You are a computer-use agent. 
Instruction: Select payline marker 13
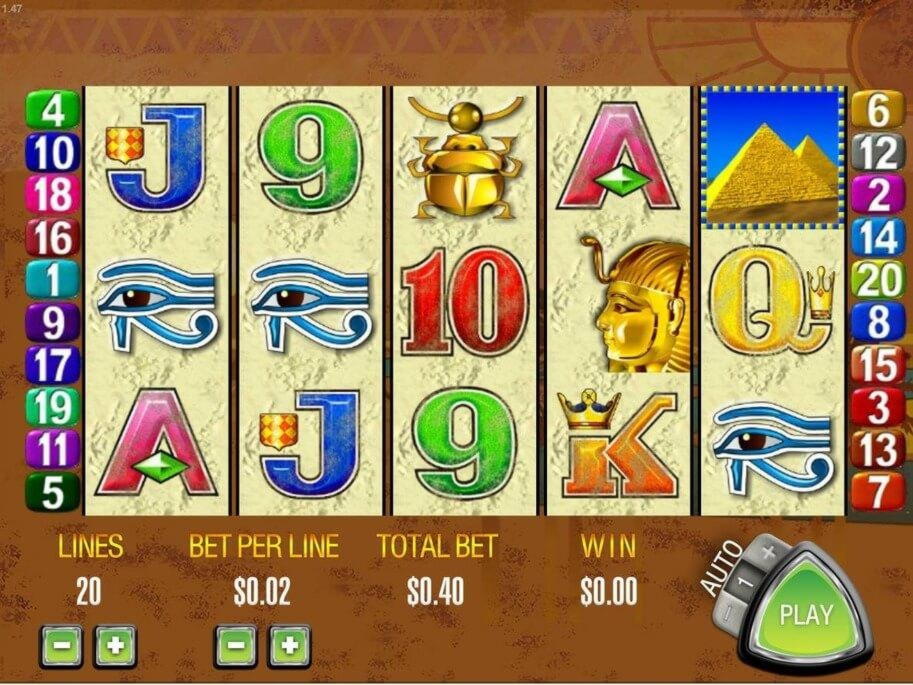[x=877, y=449]
